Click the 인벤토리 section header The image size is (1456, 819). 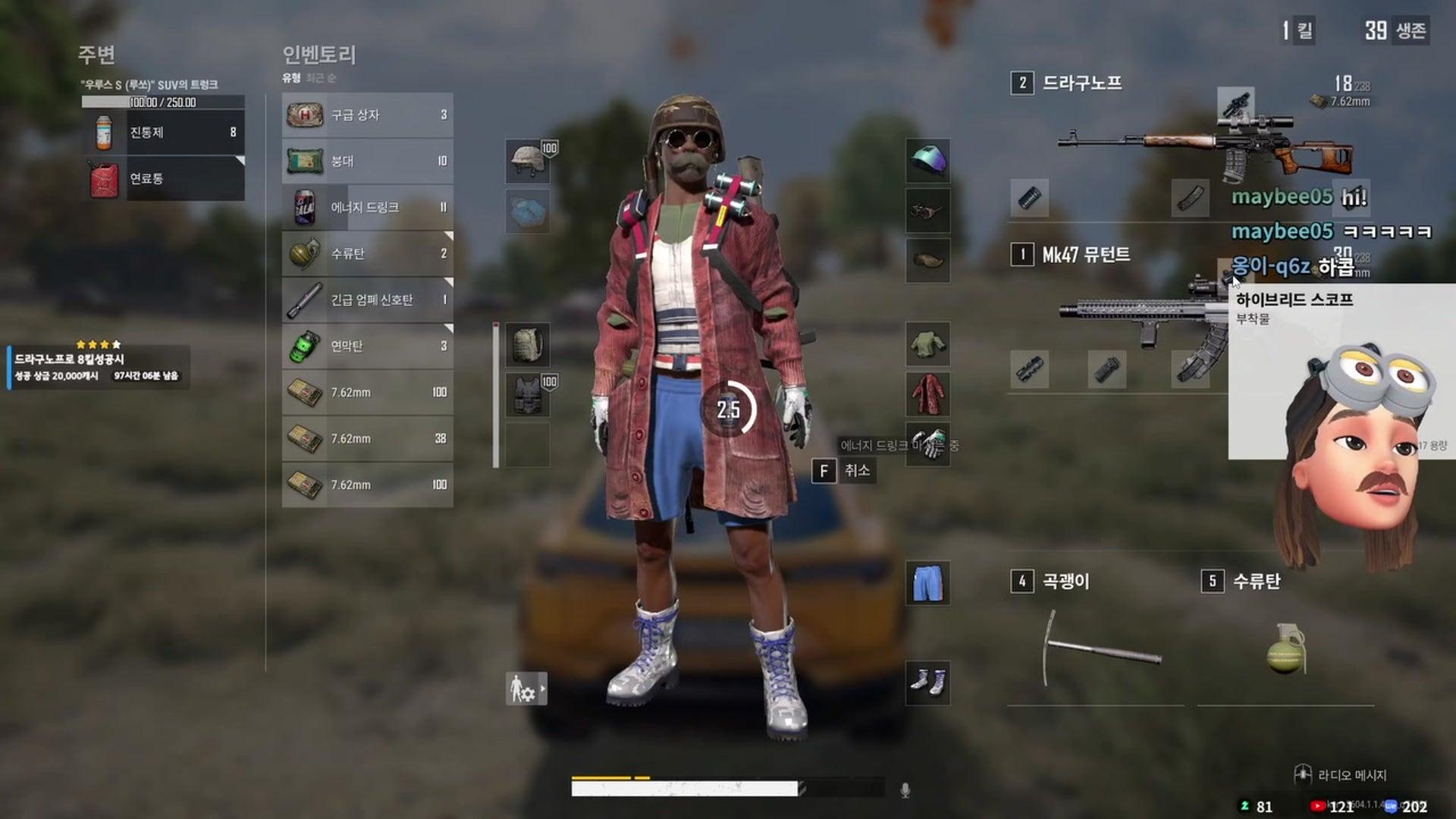click(322, 55)
